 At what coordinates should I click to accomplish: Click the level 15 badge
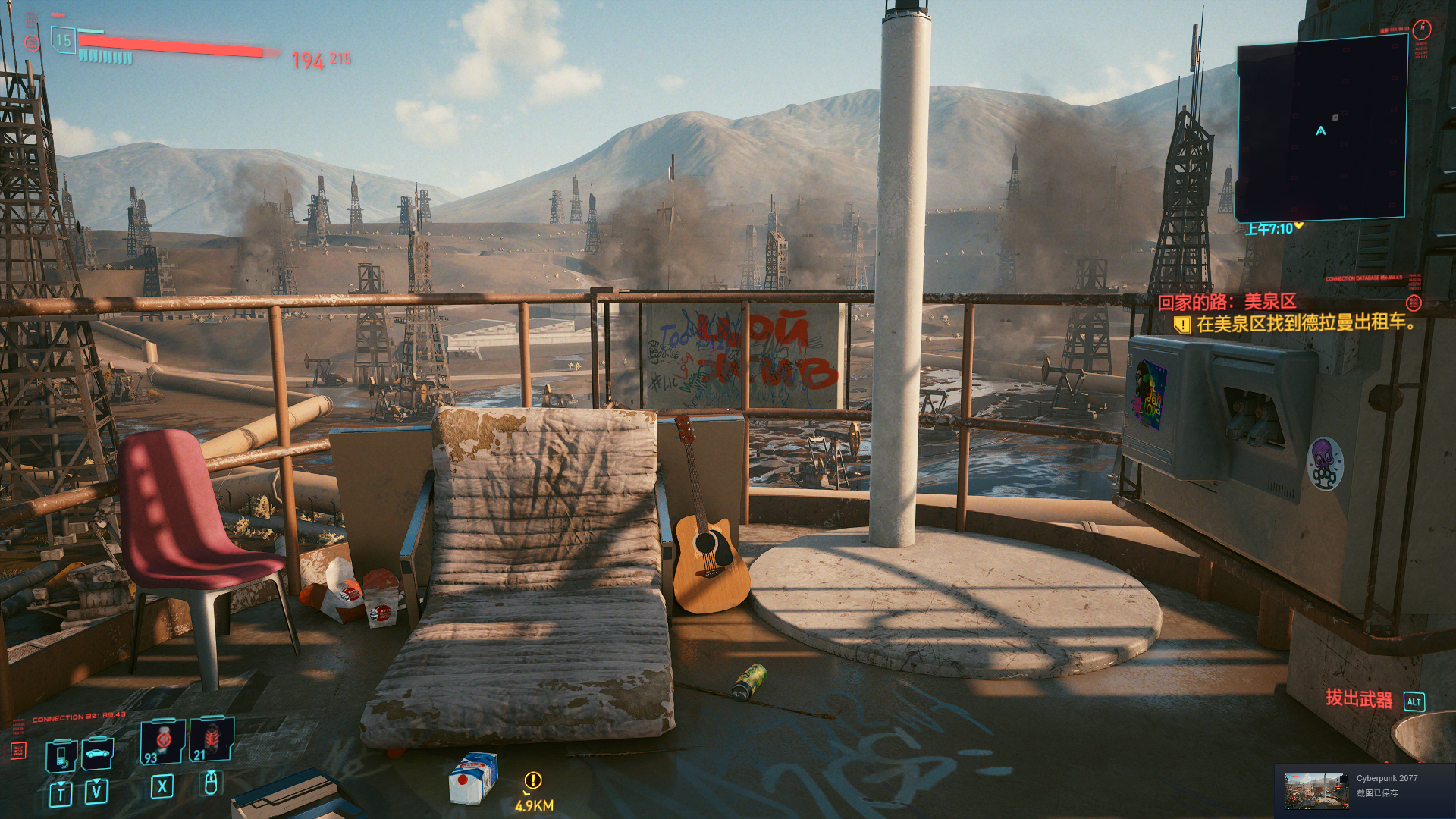63,40
